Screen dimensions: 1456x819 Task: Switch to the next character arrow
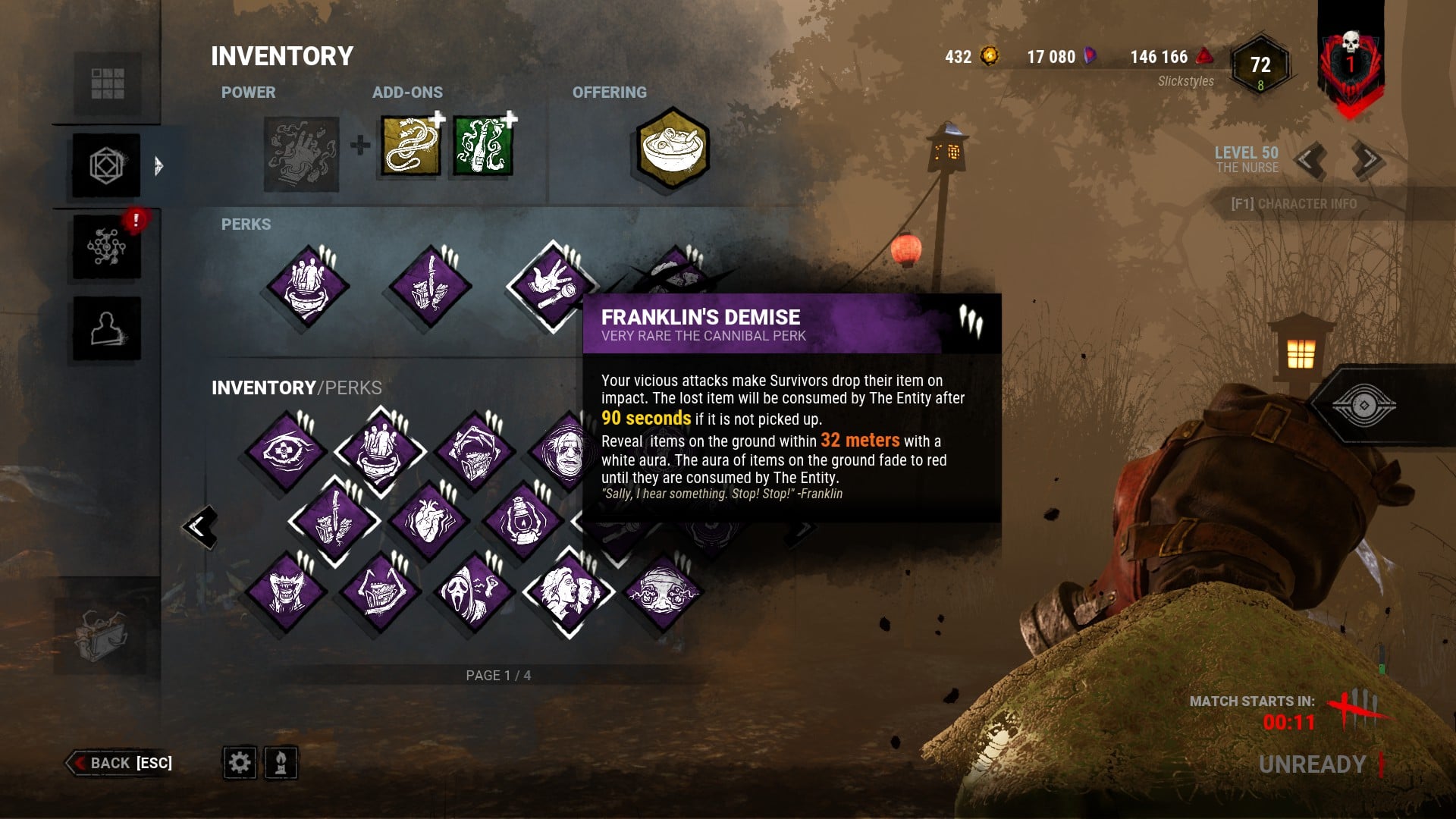pyautogui.click(x=1367, y=159)
